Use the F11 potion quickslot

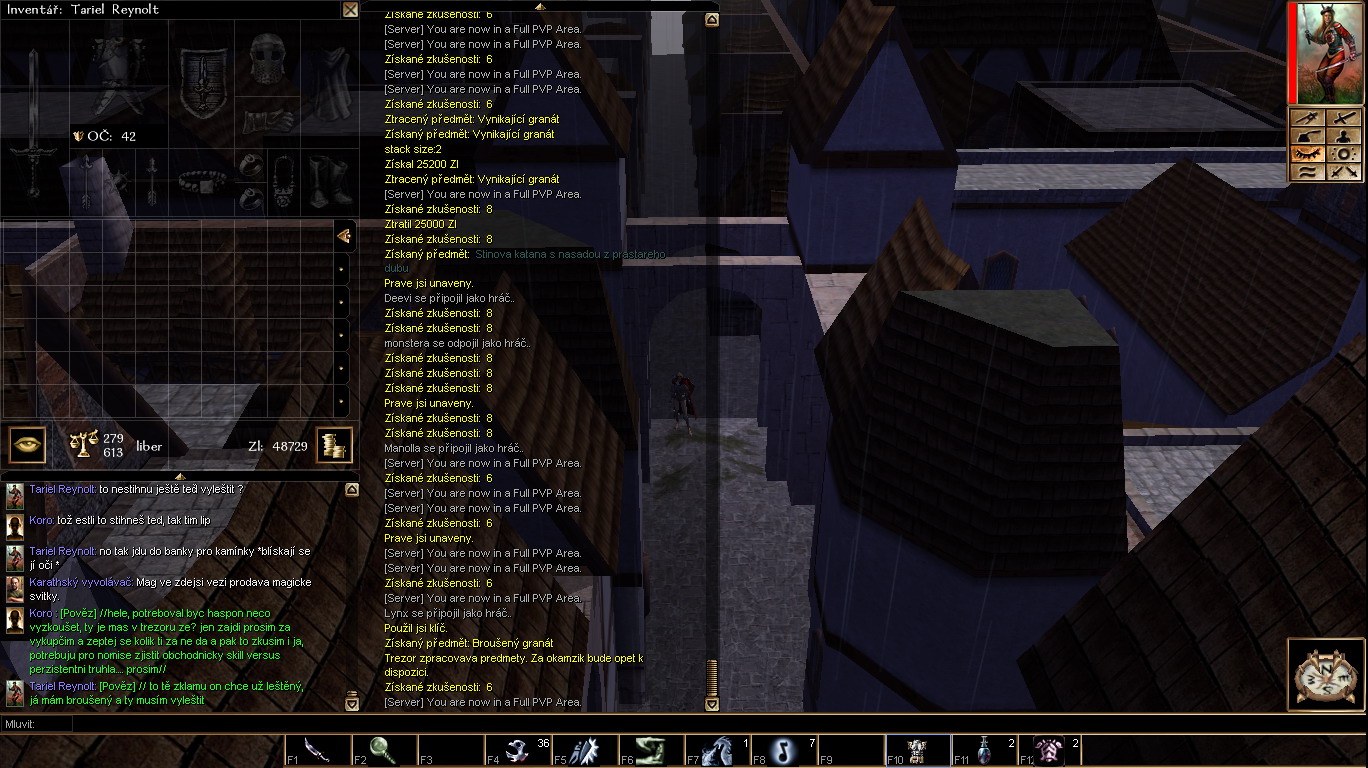click(985, 750)
